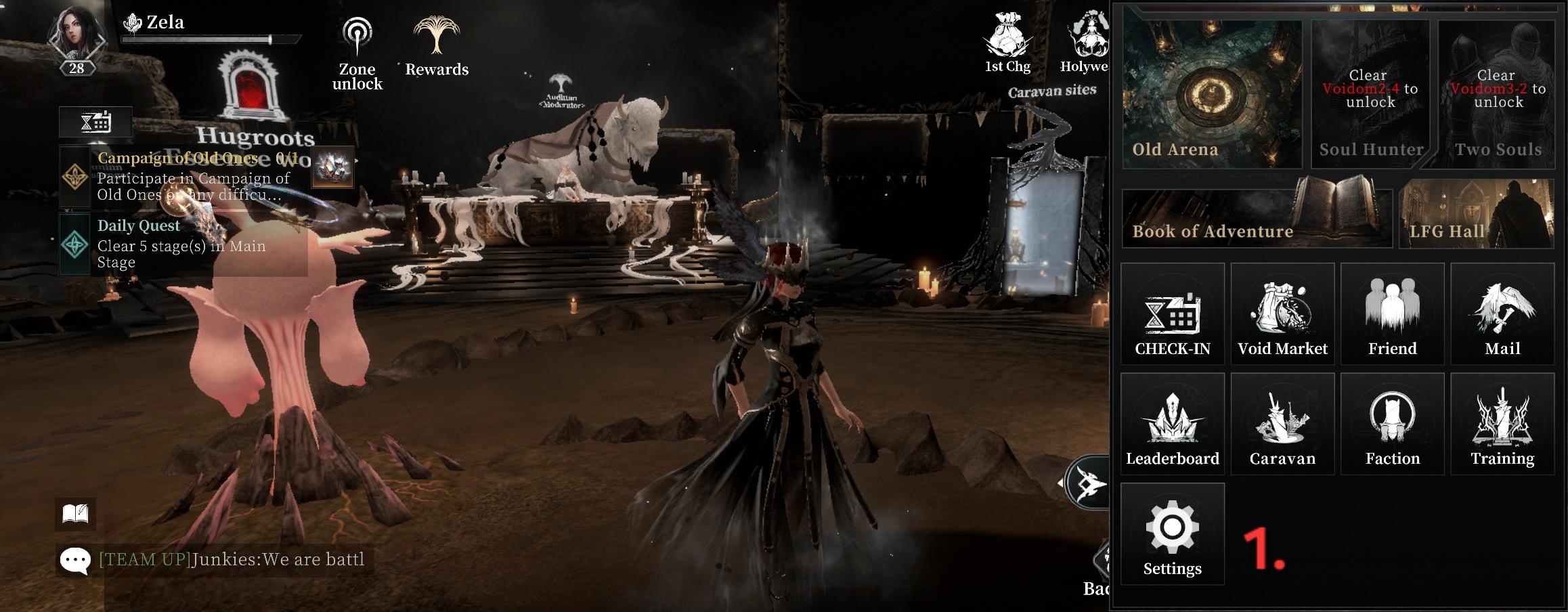Open the Caravan menu
The width and height of the screenshot is (1568, 612).
1282,424
